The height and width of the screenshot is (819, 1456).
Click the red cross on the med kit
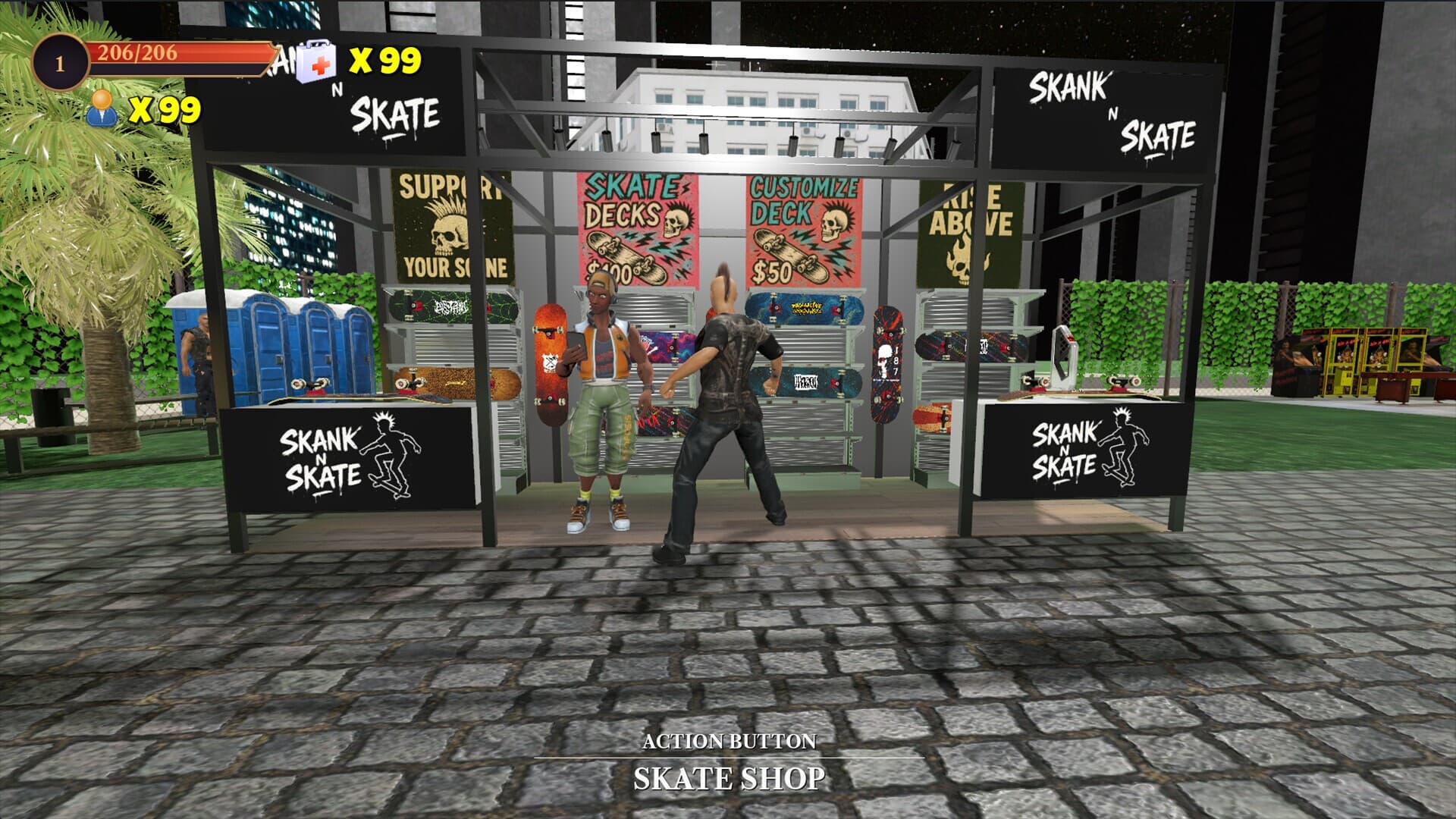(x=322, y=64)
